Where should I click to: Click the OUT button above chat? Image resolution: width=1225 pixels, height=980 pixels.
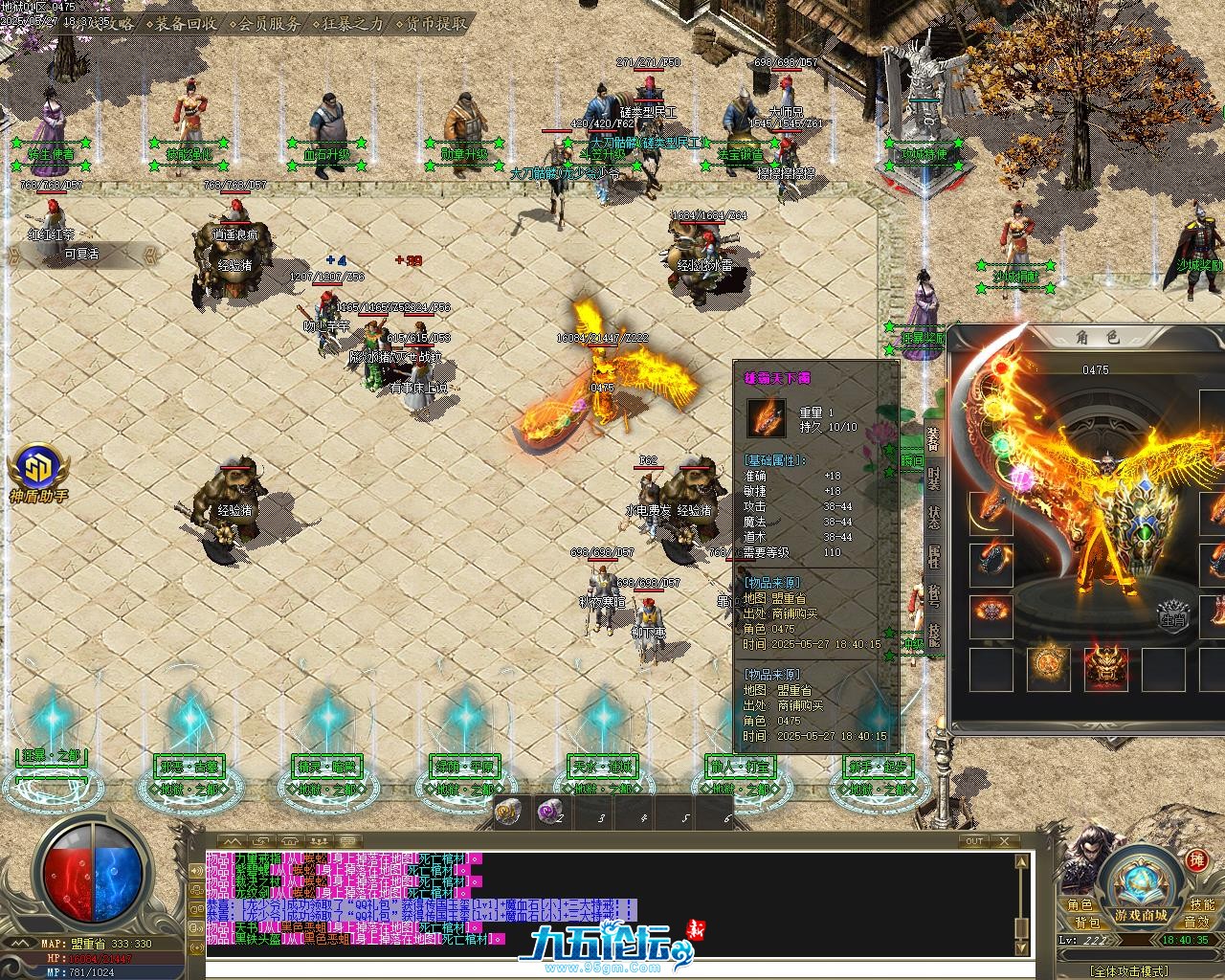click(x=973, y=841)
